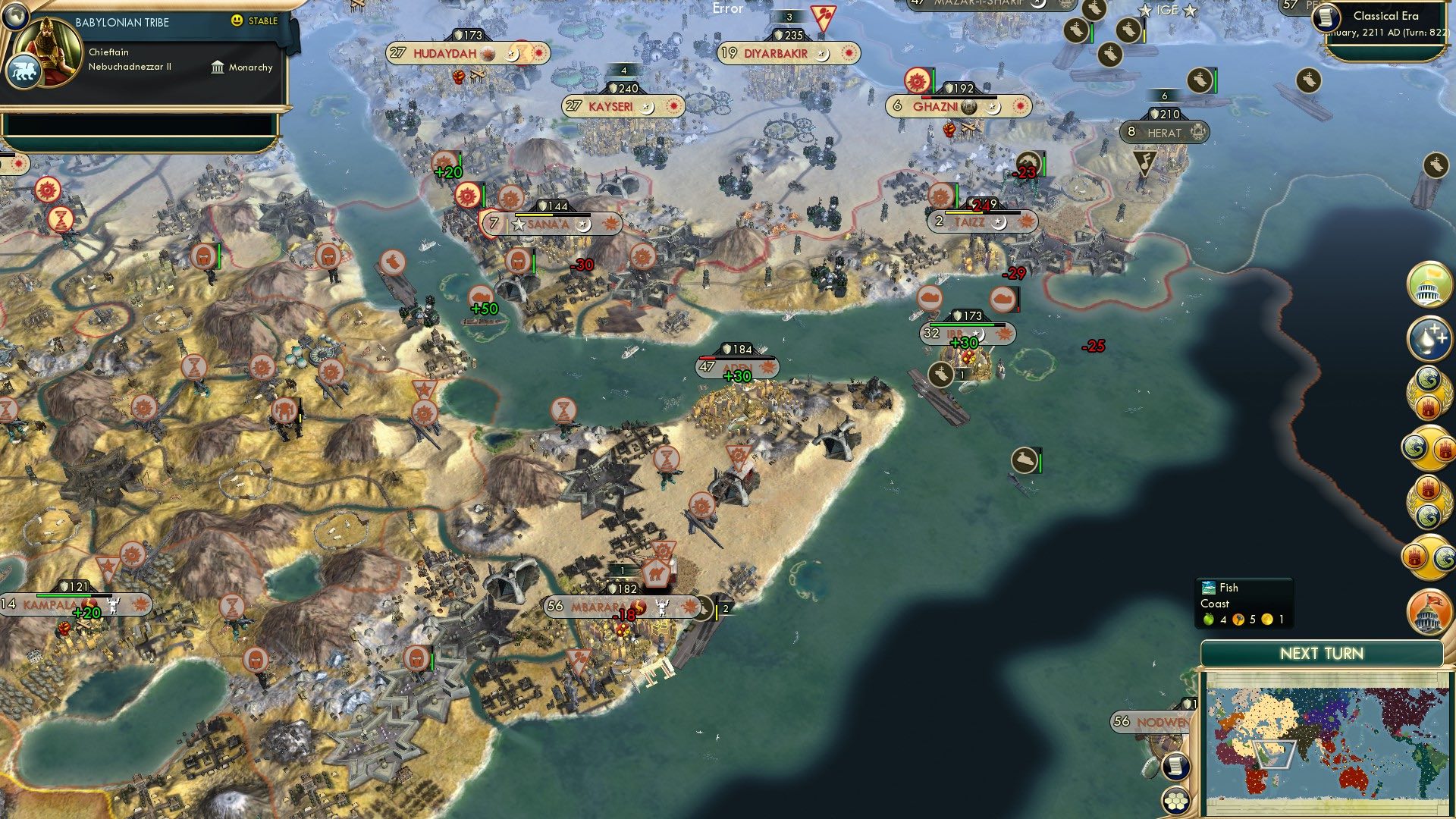
Task: Click the STABLE smiley happiness indicator
Action: [238, 22]
